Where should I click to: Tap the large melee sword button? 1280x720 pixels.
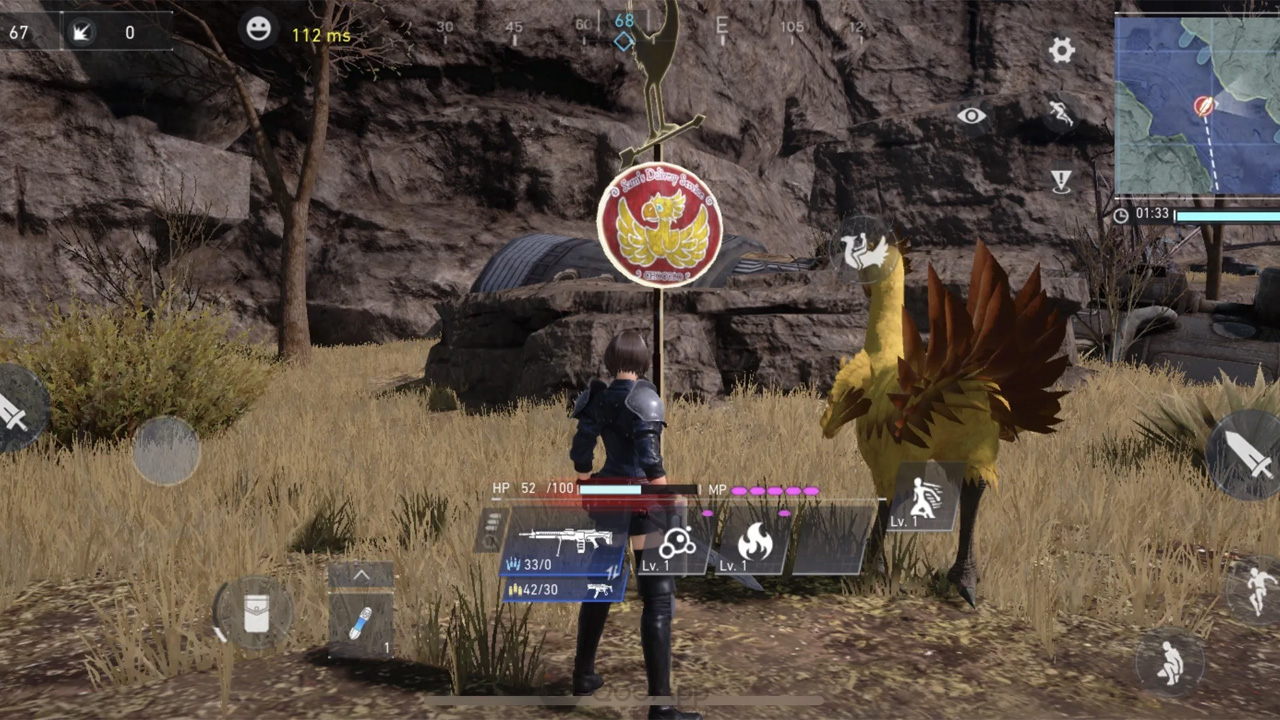[1247, 455]
